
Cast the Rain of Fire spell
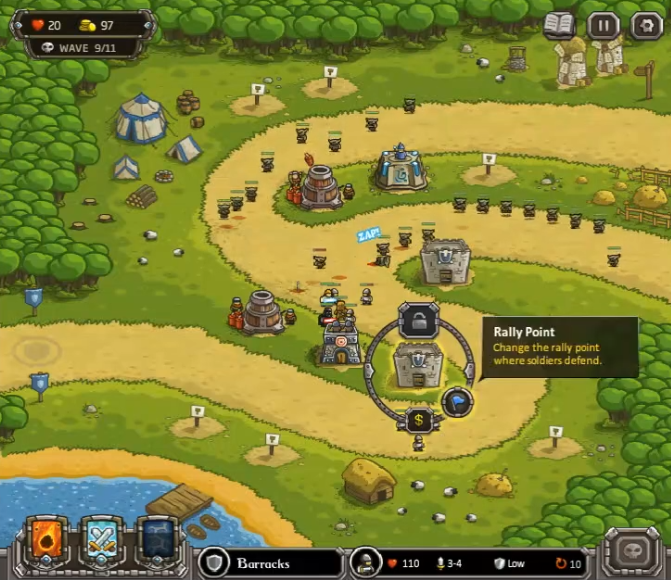(48, 541)
